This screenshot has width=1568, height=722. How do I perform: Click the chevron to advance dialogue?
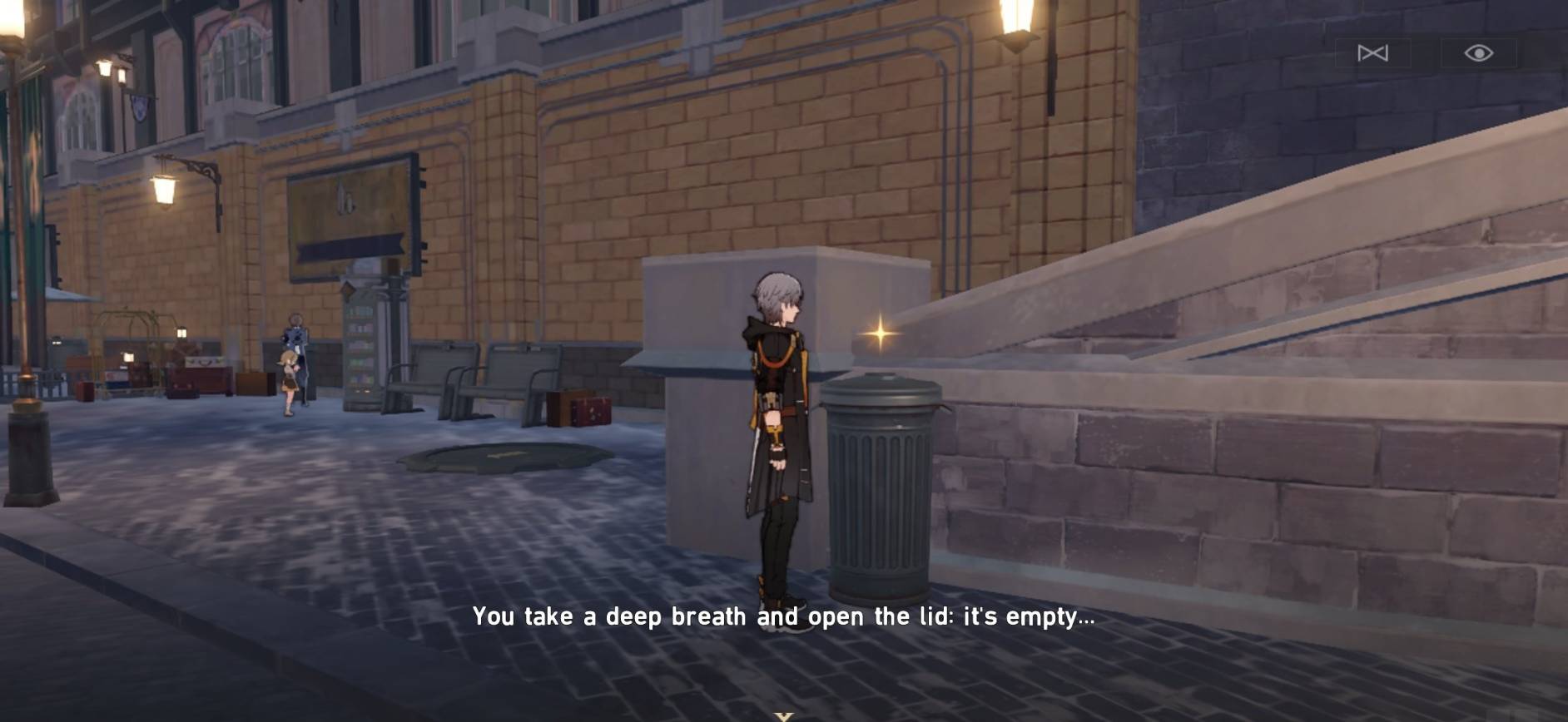[782, 714]
